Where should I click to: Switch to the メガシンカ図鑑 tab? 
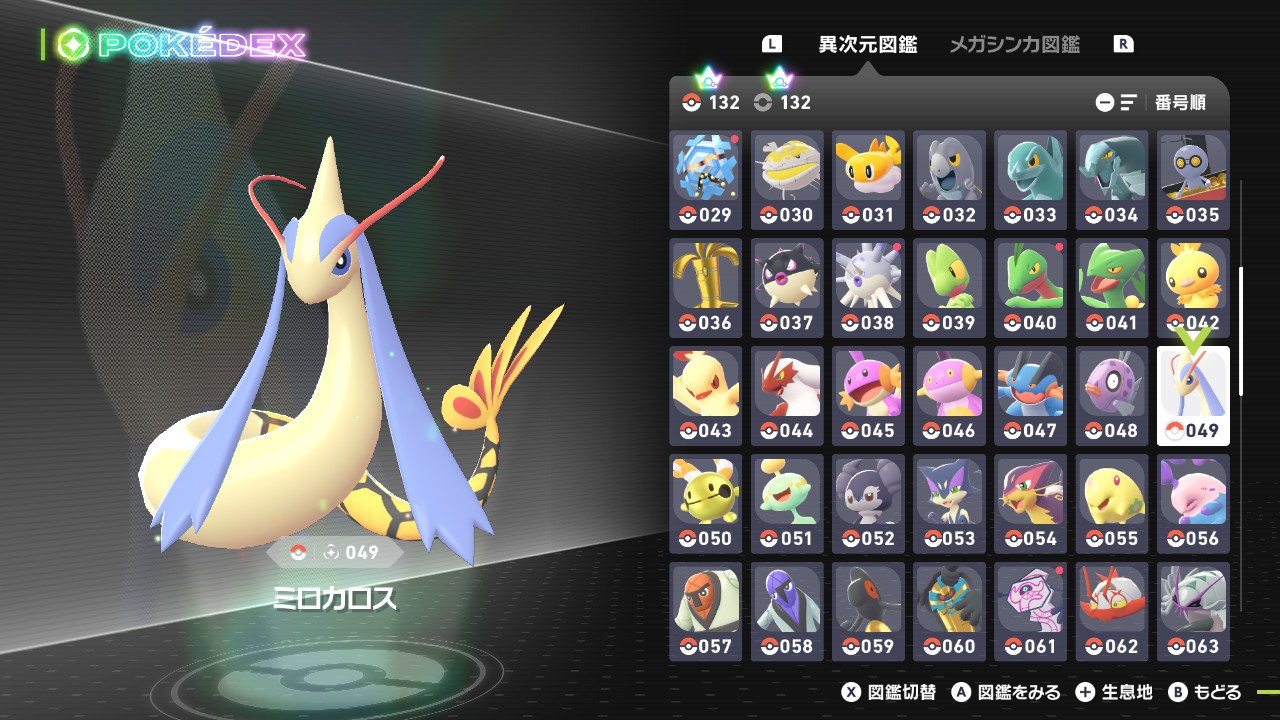[1014, 44]
